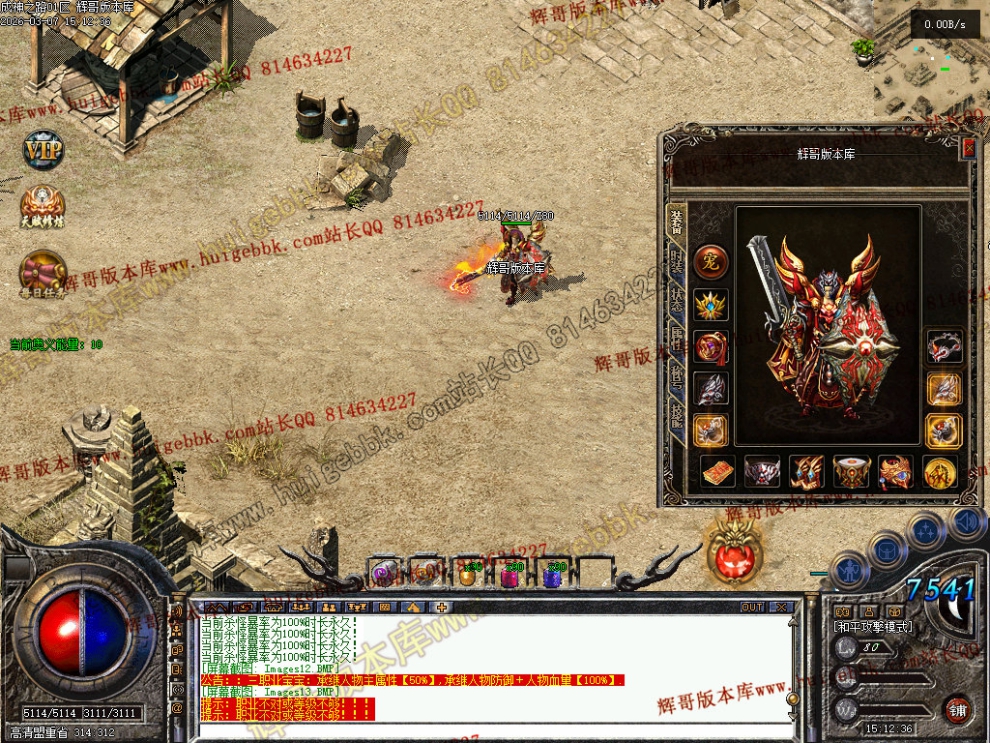Toggle the sound speaker button

coord(967,521)
